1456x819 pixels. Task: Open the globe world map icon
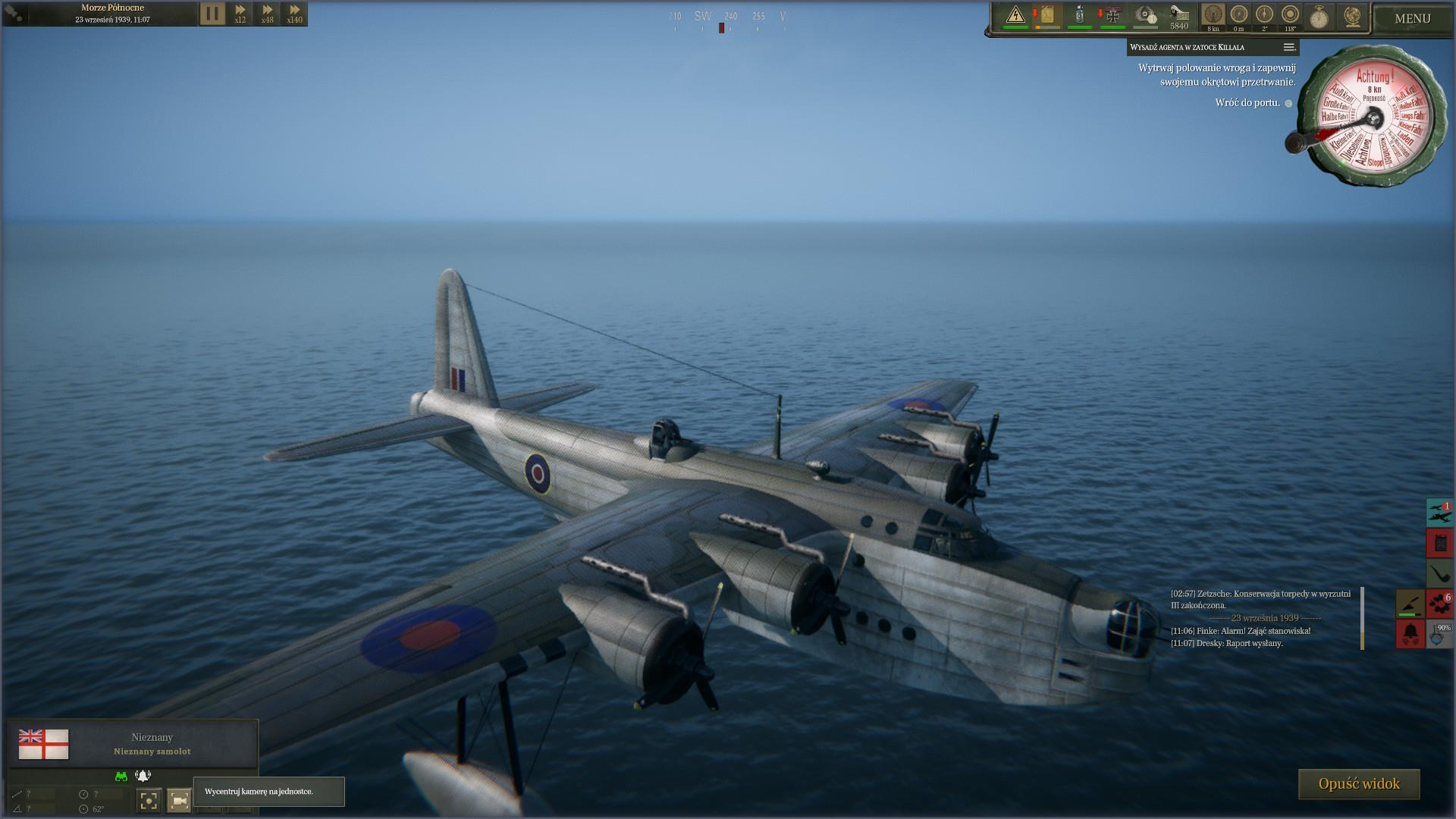pyautogui.click(x=1351, y=17)
